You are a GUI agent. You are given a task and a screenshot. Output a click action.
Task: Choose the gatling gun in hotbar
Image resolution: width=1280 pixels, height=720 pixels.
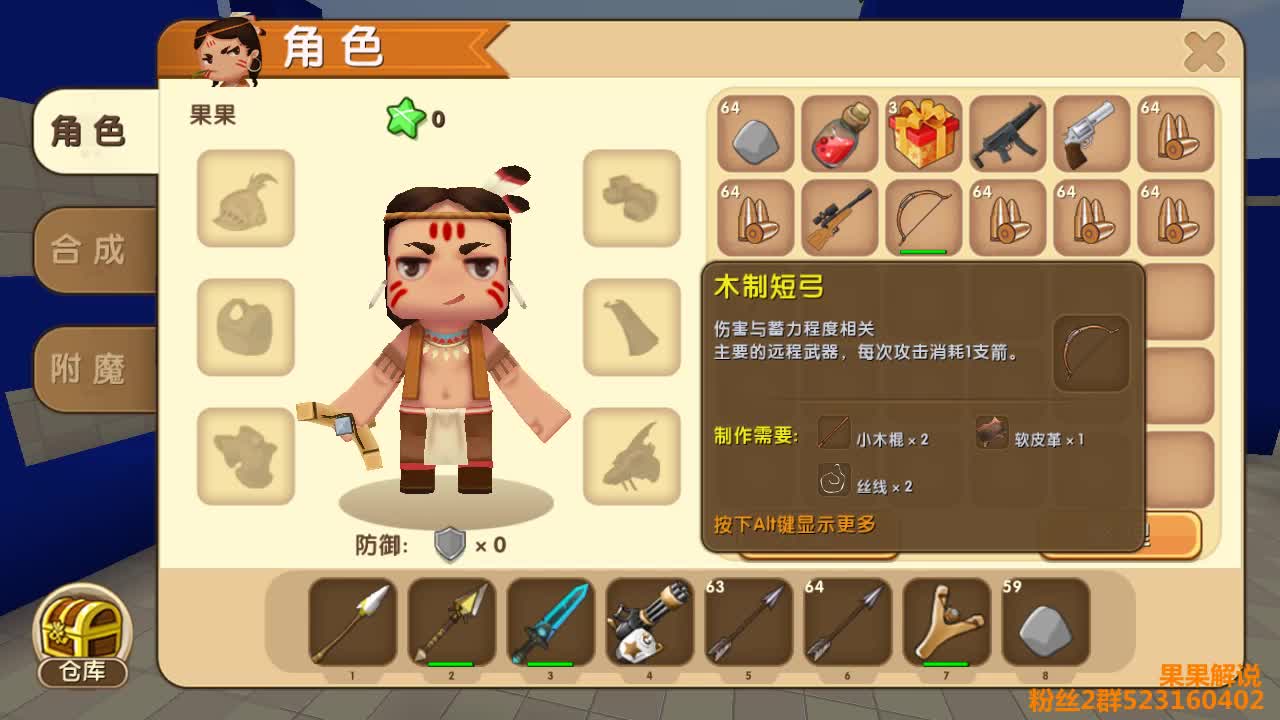649,622
